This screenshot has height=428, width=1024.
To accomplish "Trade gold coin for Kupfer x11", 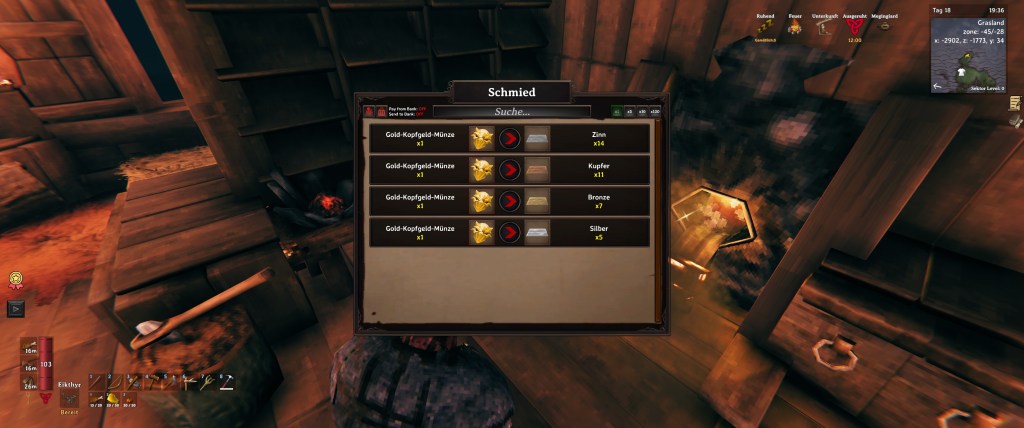I will tap(510, 169).
